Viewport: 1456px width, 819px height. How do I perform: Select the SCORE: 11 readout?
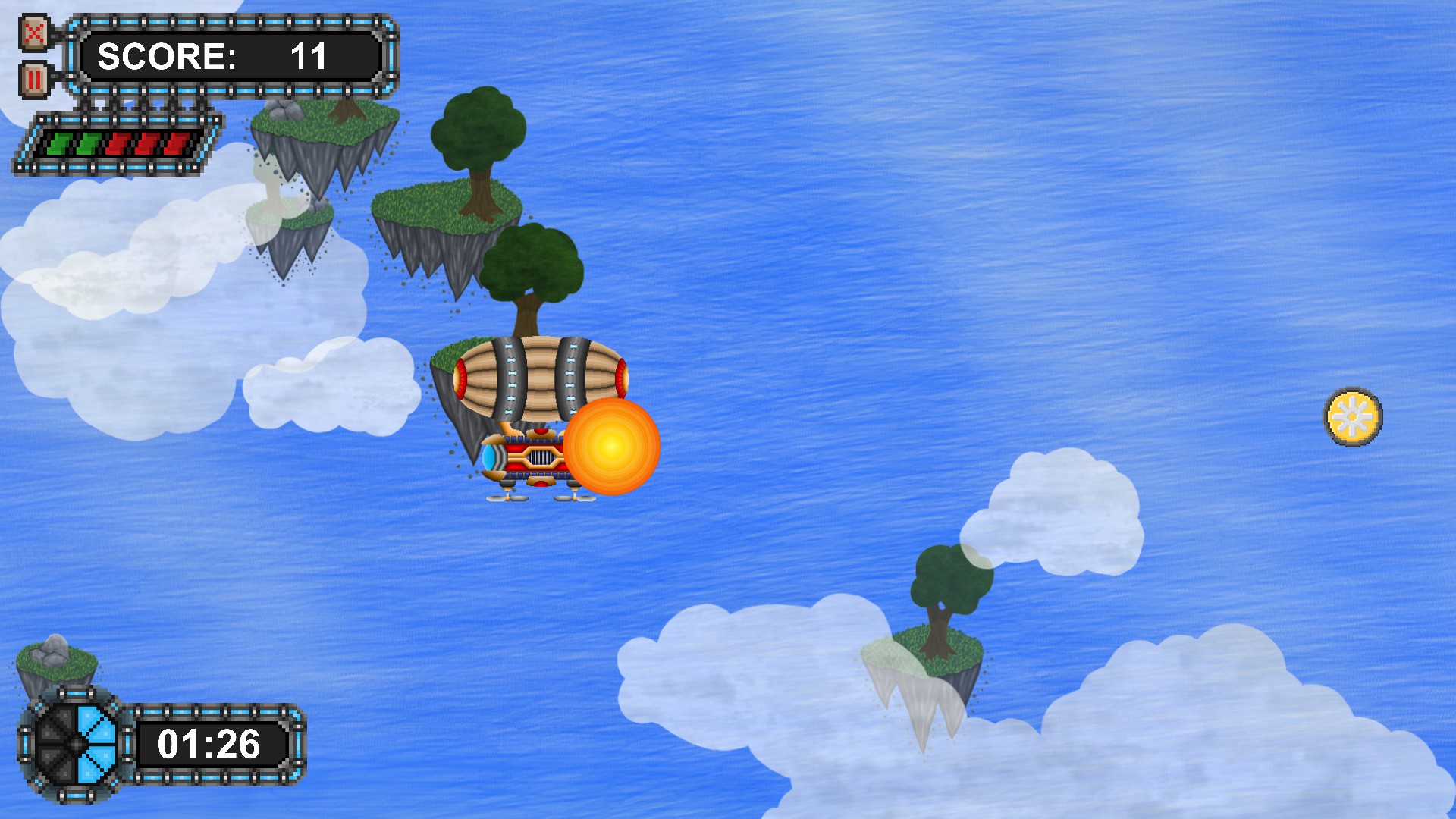point(215,55)
